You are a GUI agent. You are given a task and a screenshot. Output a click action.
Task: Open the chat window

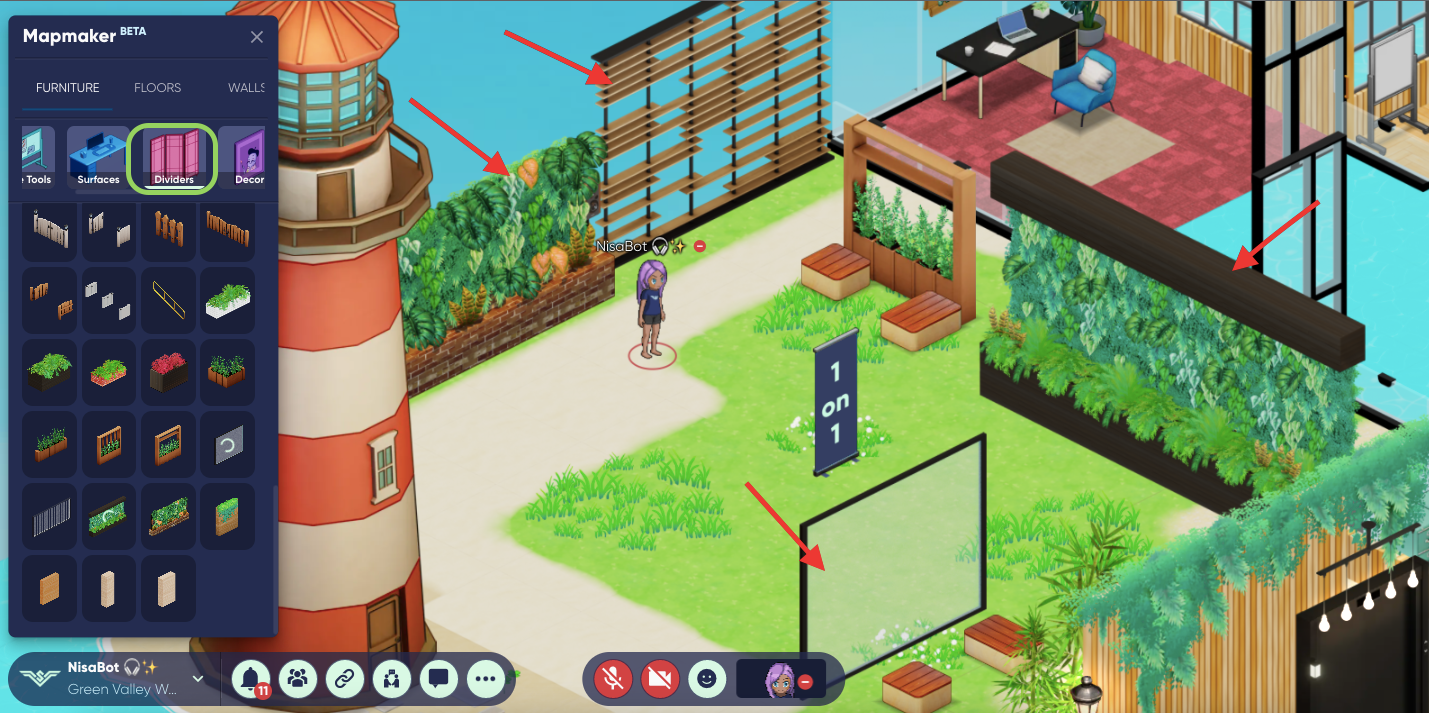pos(438,679)
